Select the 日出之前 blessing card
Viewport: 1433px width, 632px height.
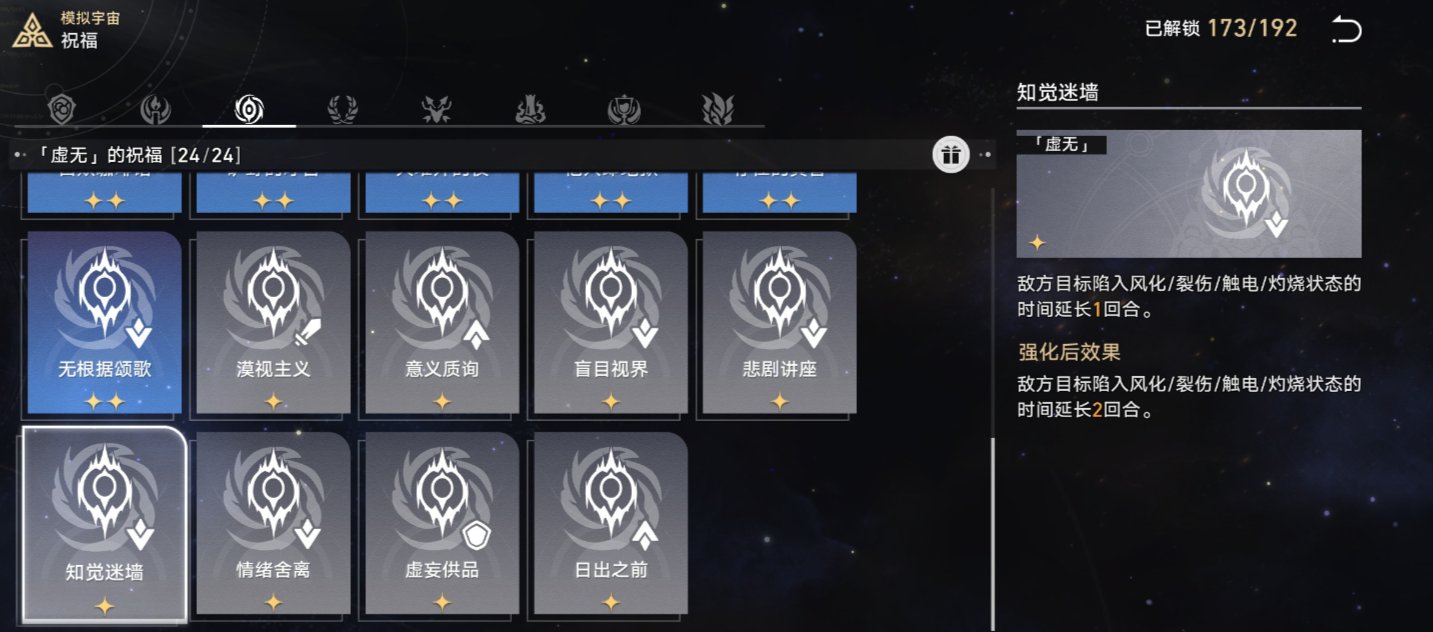[611, 523]
